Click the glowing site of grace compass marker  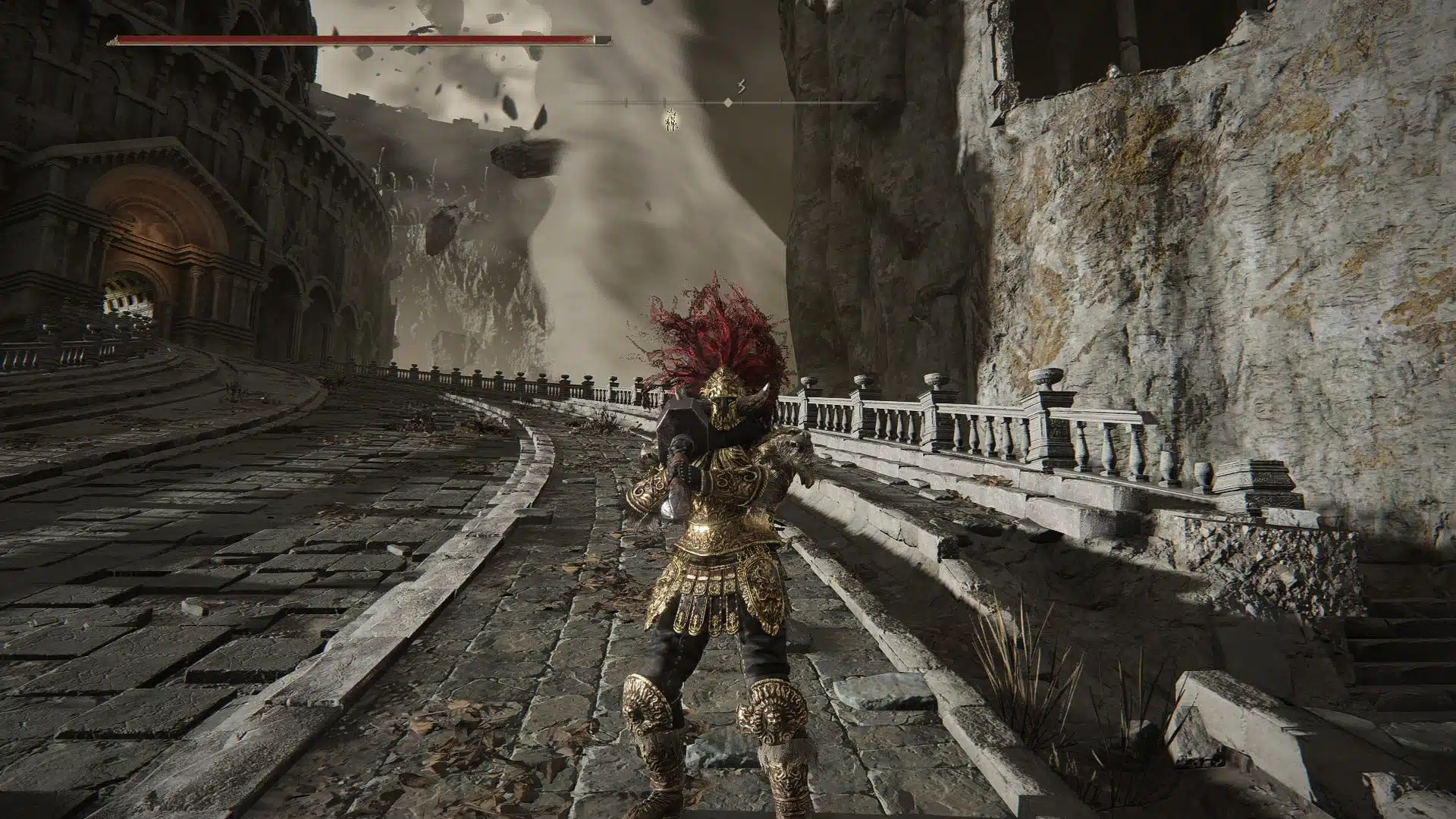tap(670, 119)
